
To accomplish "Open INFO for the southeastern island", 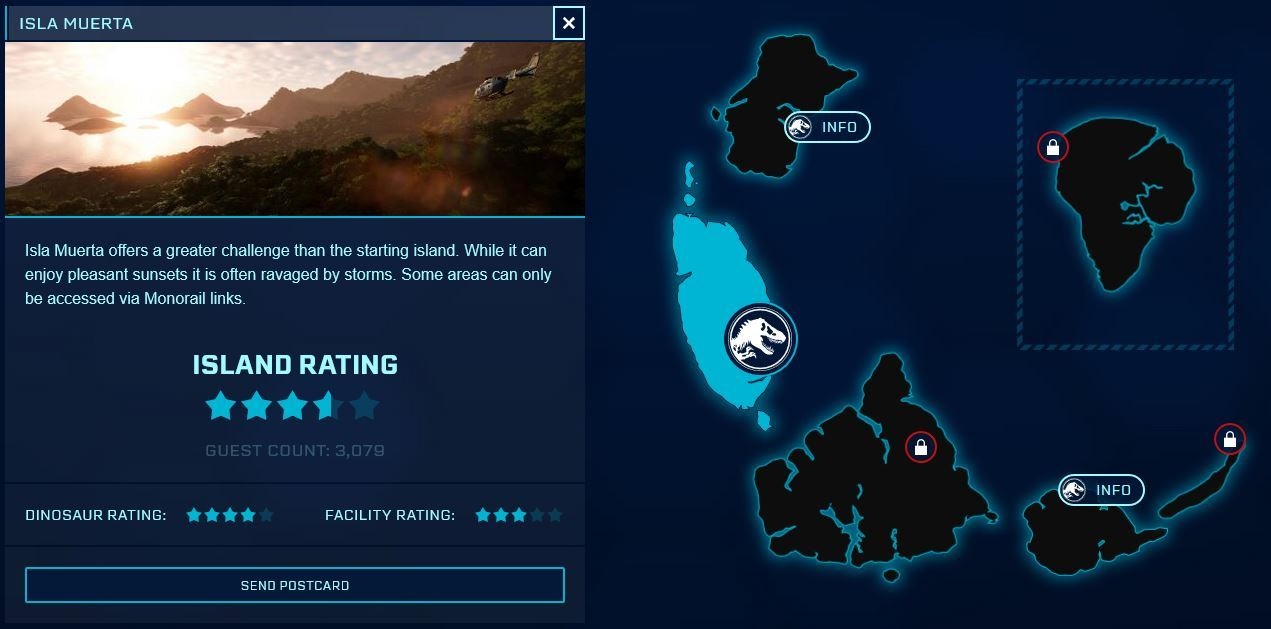I will pyautogui.click(x=1102, y=490).
